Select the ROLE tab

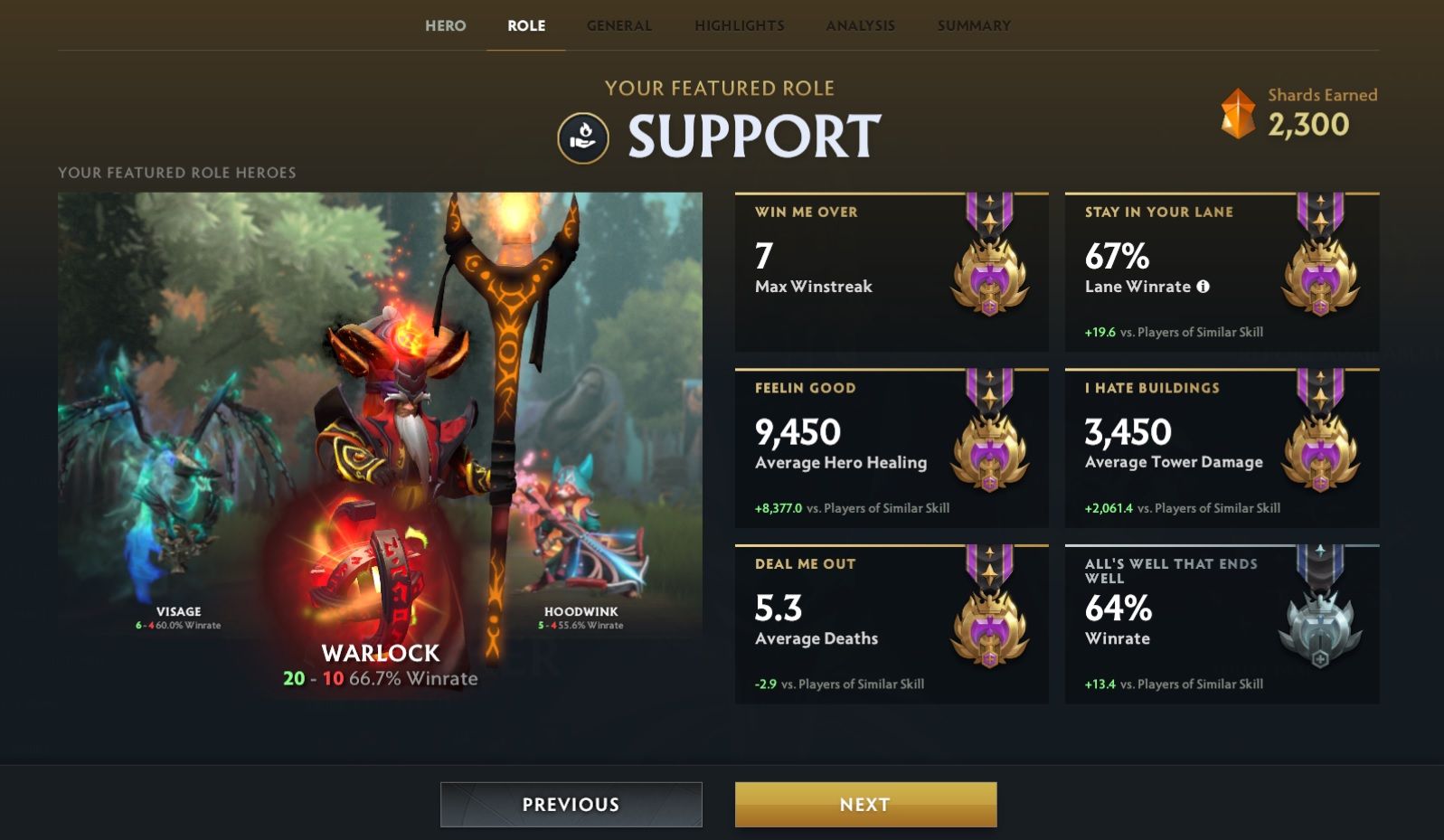pos(525,25)
